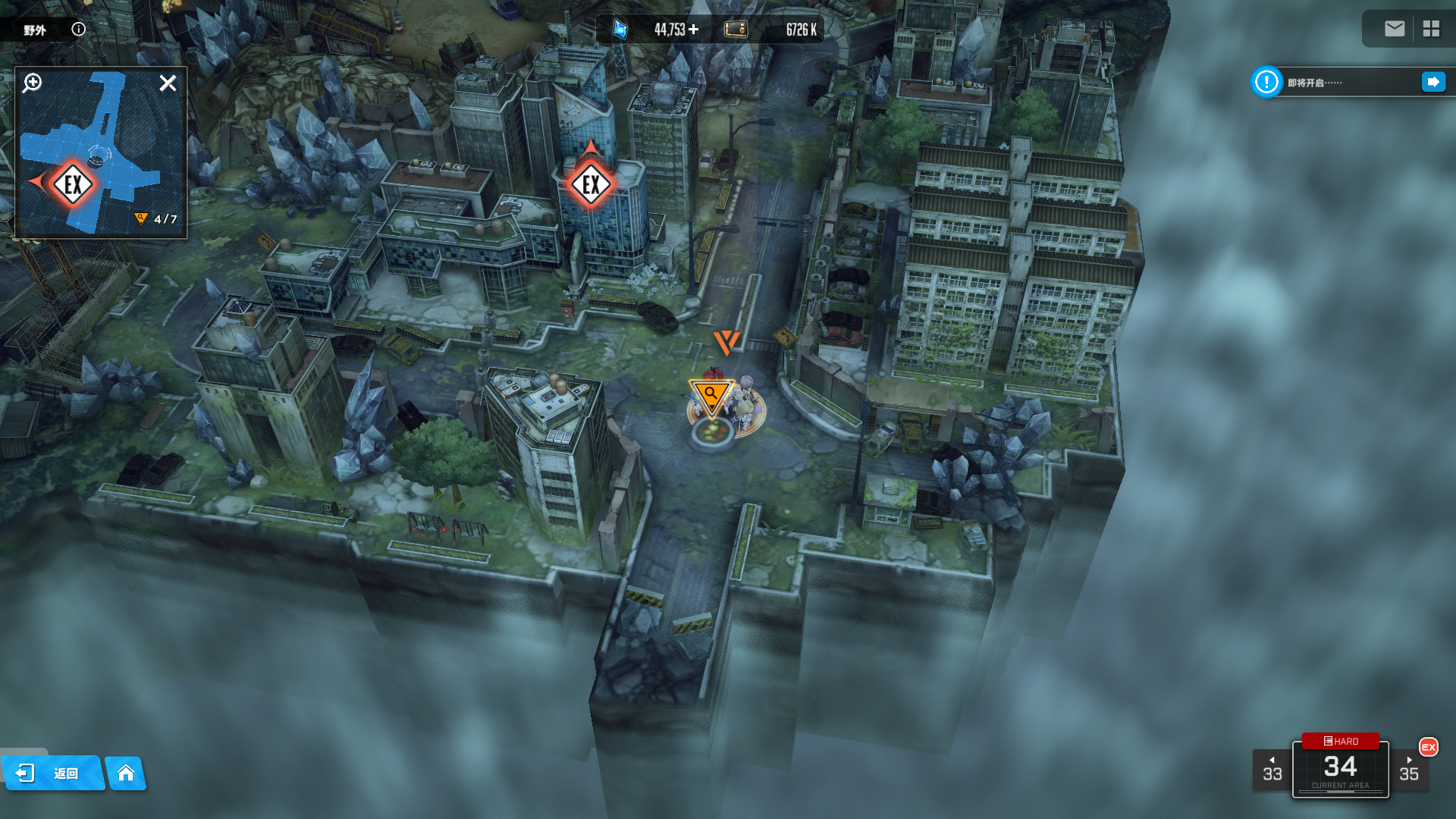The width and height of the screenshot is (1456, 819).
Task: Click the 返回 back button
Action: 52,773
